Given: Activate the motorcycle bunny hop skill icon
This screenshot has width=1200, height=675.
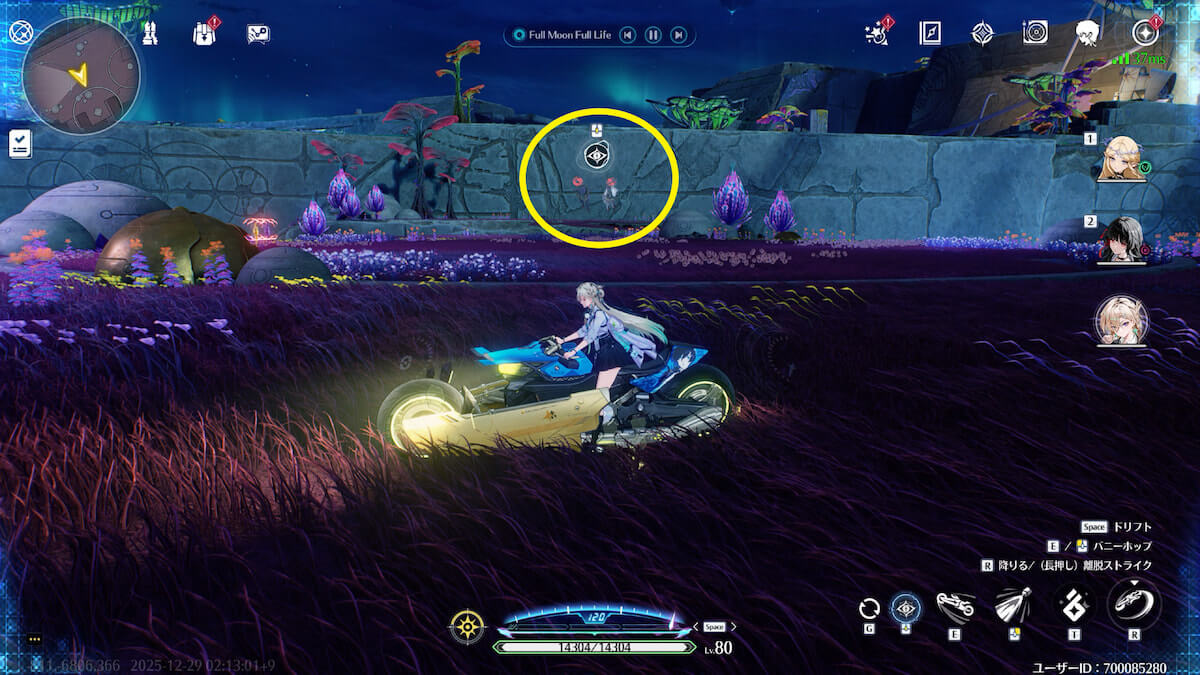Looking at the screenshot, I should pyautogui.click(x=955, y=605).
